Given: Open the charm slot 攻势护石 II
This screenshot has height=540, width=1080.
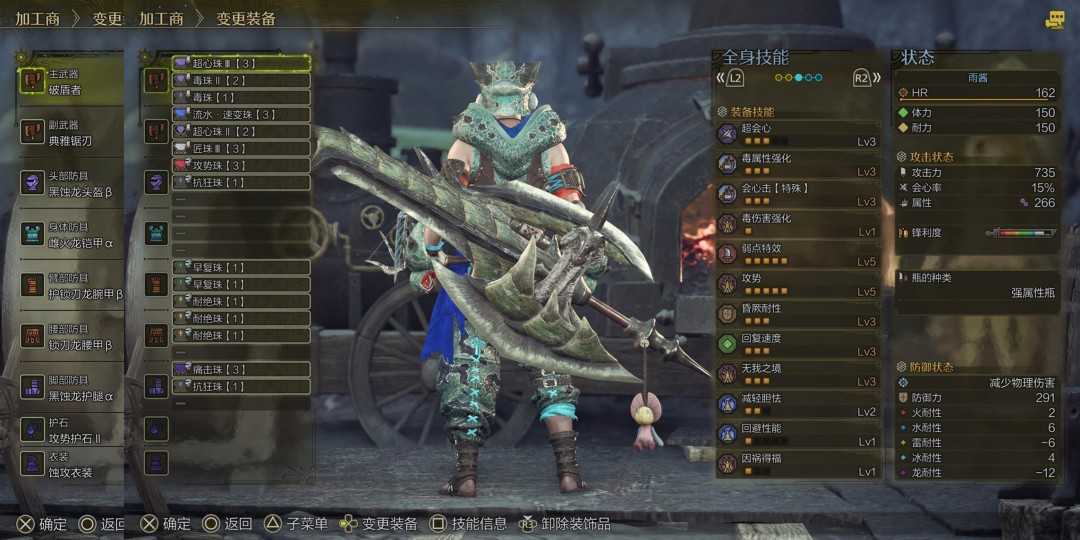Looking at the screenshot, I should pos(70,430).
